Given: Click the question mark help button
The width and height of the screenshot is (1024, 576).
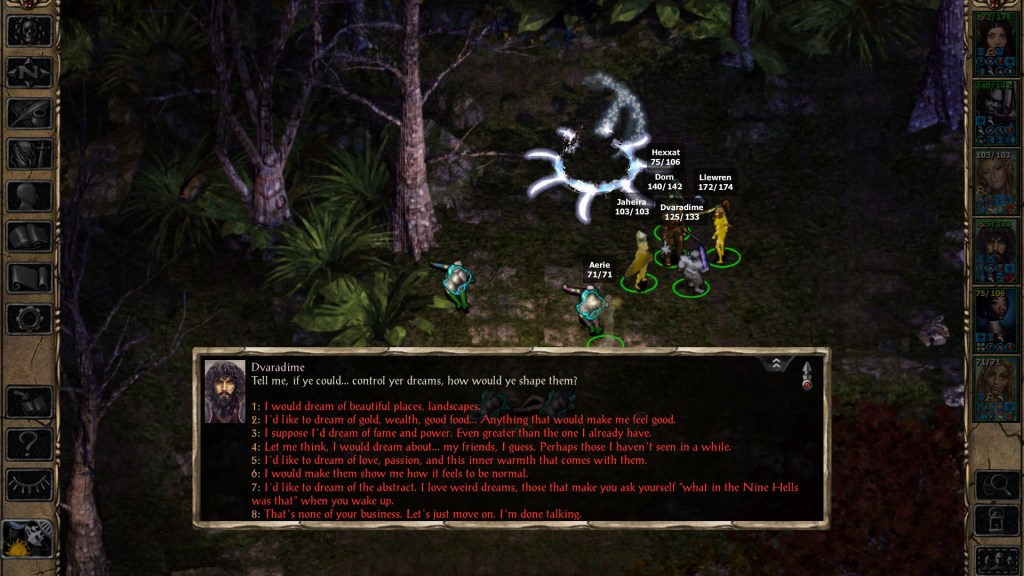Looking at the screenshot, I should pos(29,444).
